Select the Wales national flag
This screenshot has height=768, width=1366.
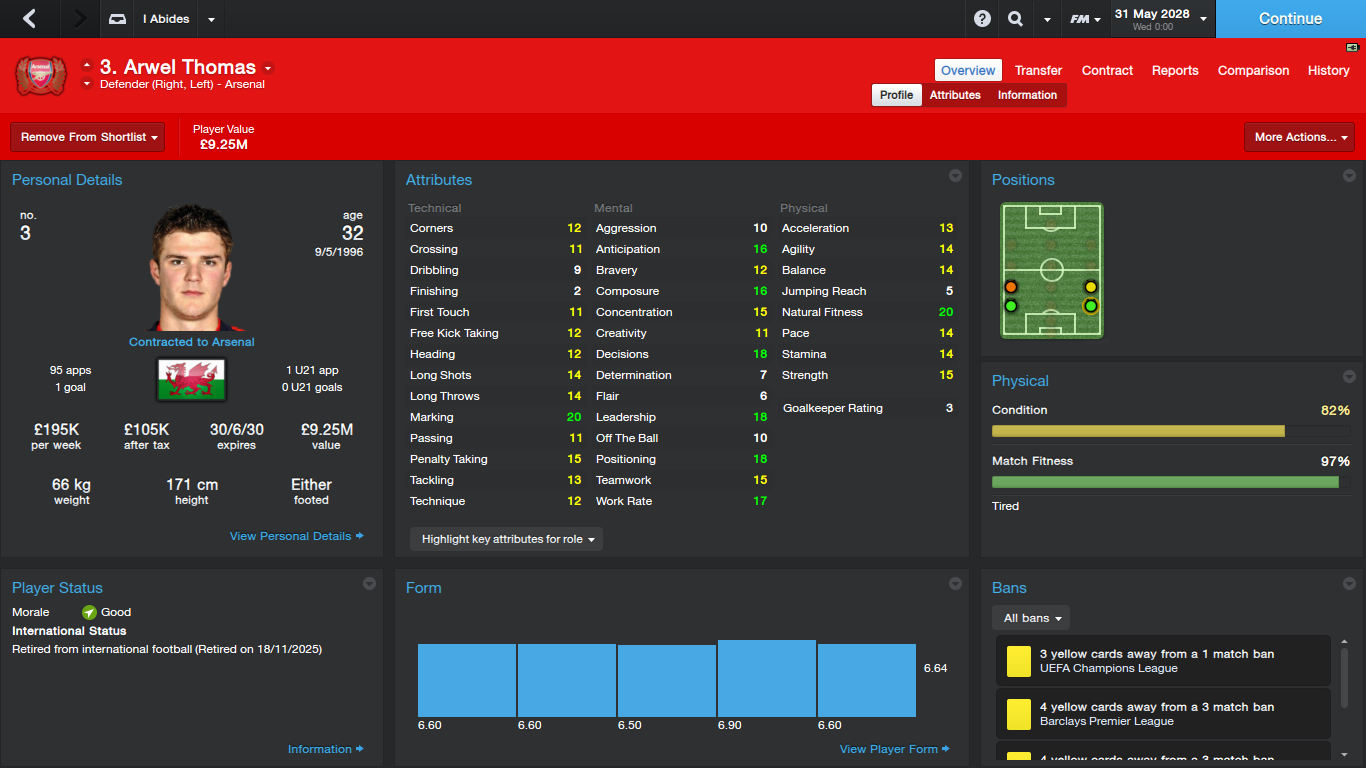point(190,380)
